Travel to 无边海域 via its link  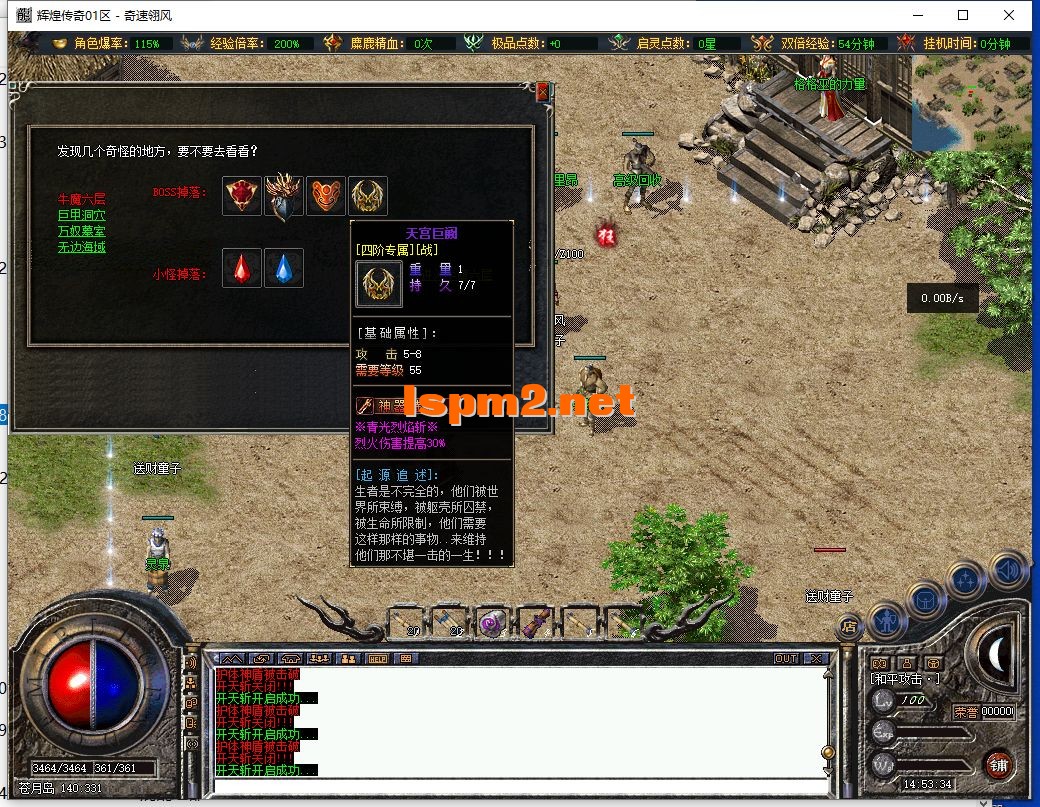coord(81,247)
